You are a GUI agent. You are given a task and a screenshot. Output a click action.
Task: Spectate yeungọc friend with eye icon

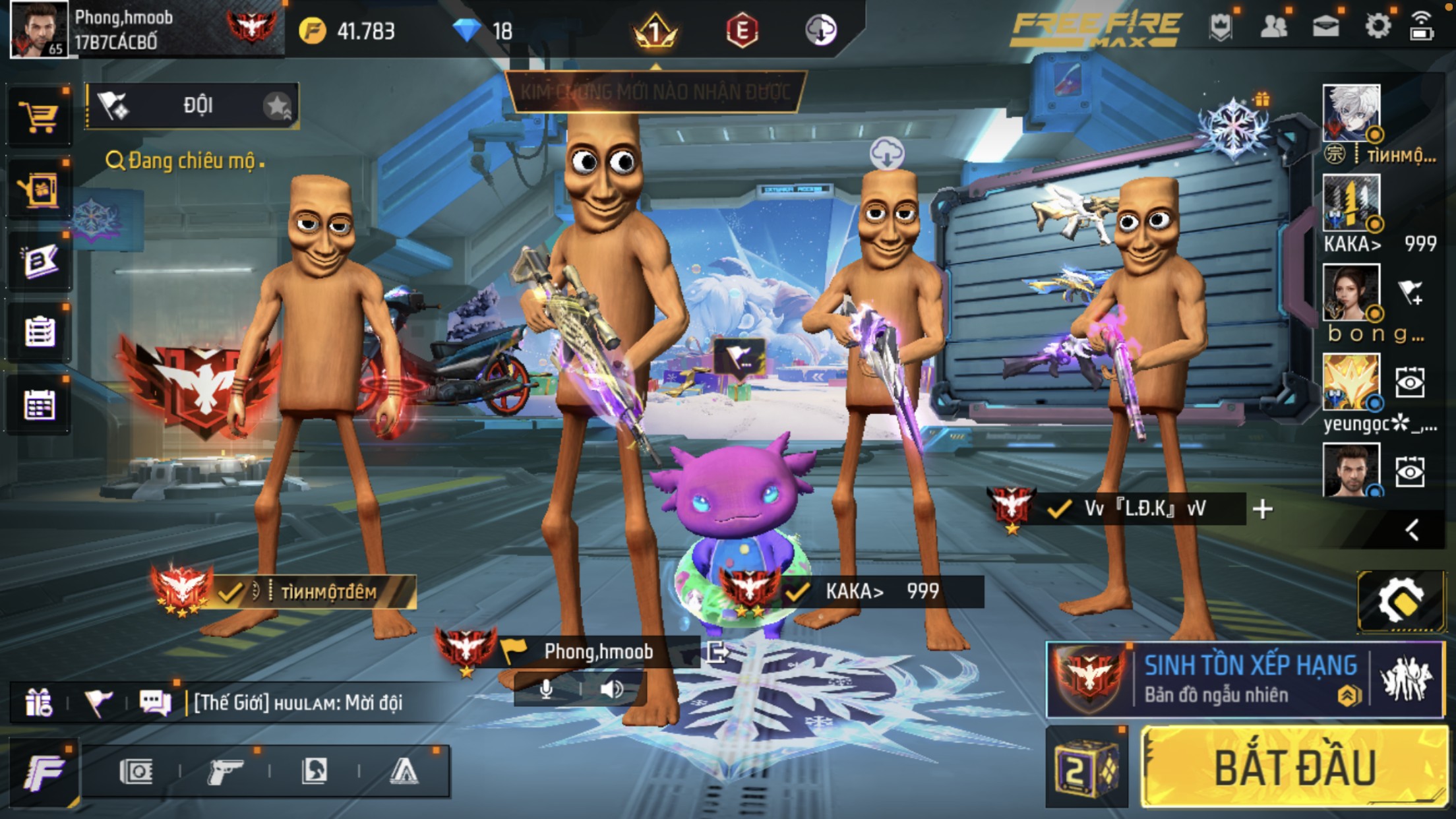(1410, 382)
